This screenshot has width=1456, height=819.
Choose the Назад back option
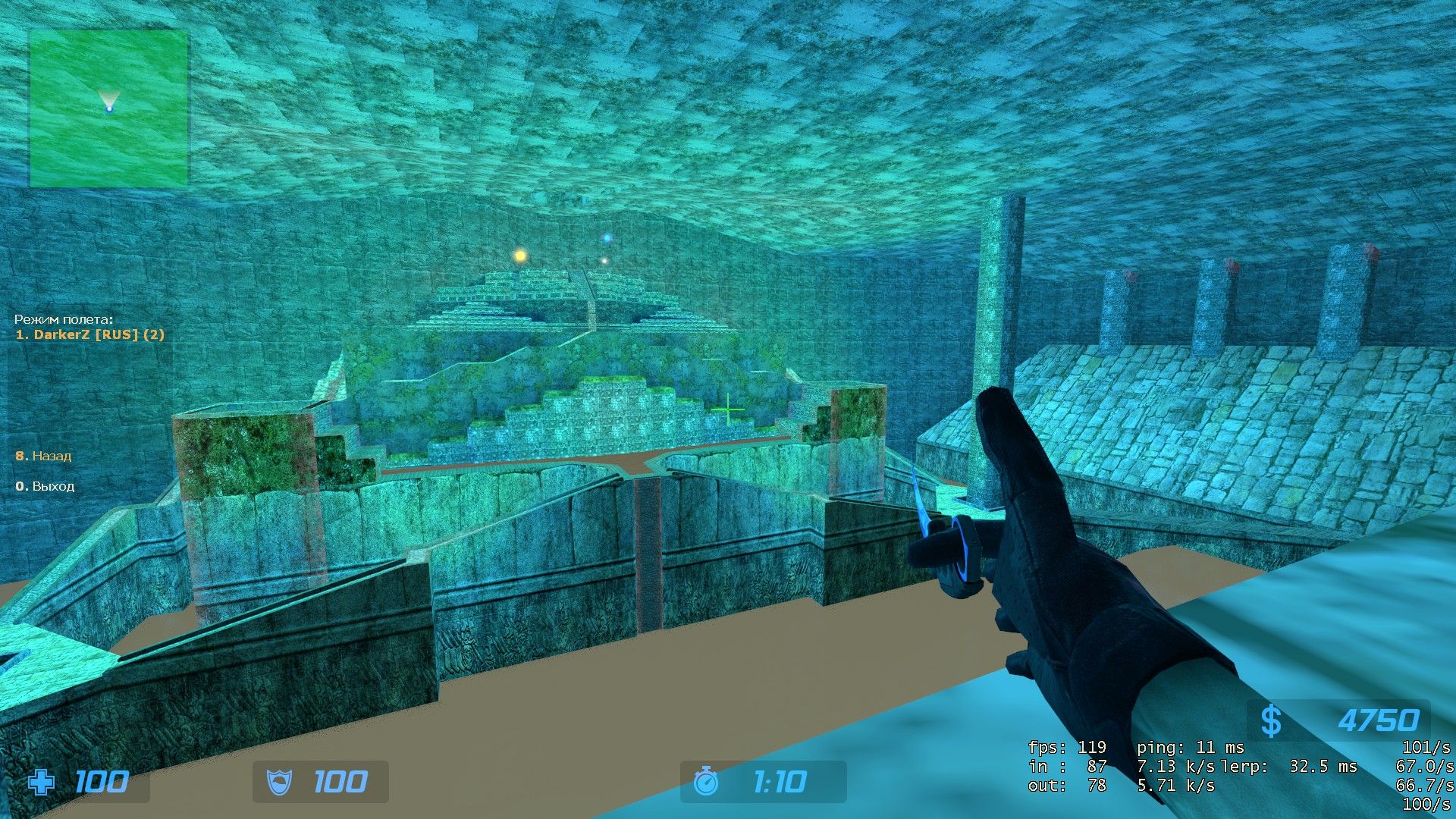coord(44,456)
